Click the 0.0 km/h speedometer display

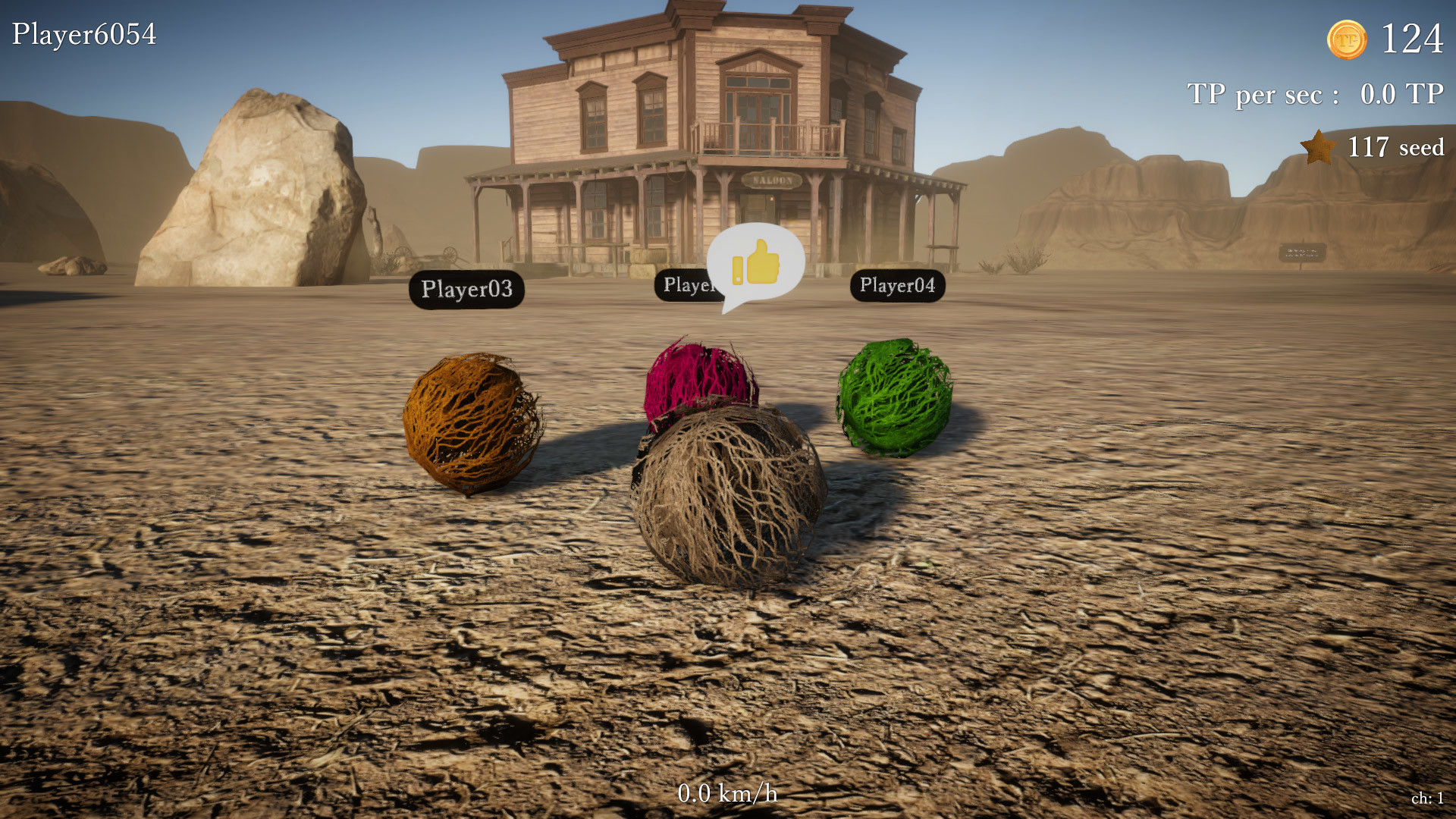pyautogui.click(x=726, y=793)
